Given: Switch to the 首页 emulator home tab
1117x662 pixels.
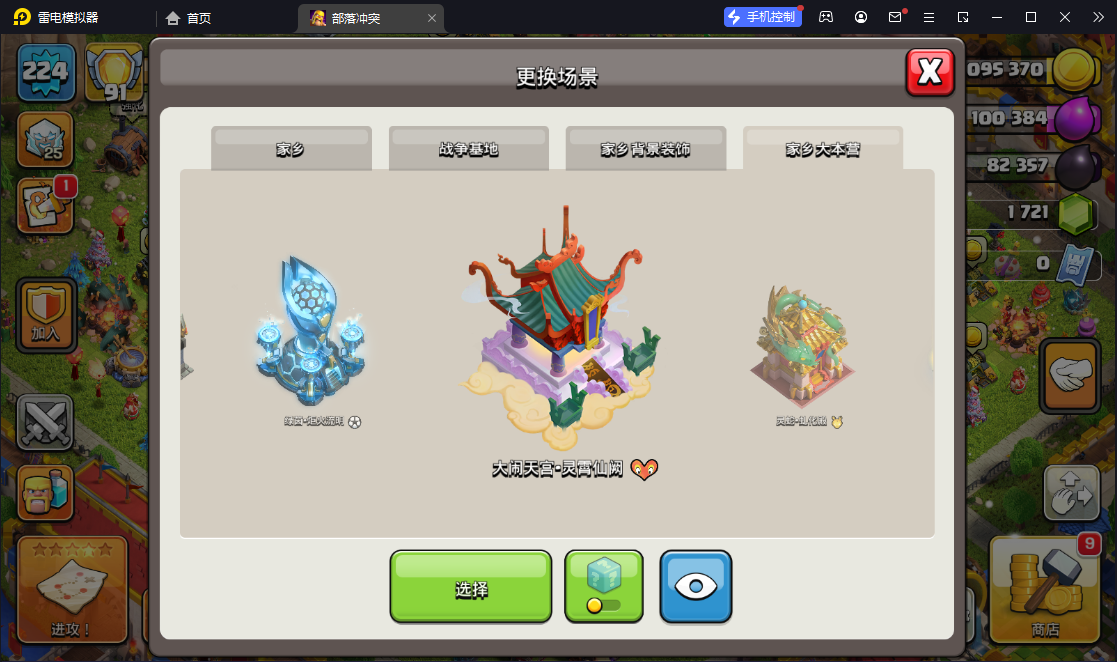Looking at the screenshot, I should 189,18.
